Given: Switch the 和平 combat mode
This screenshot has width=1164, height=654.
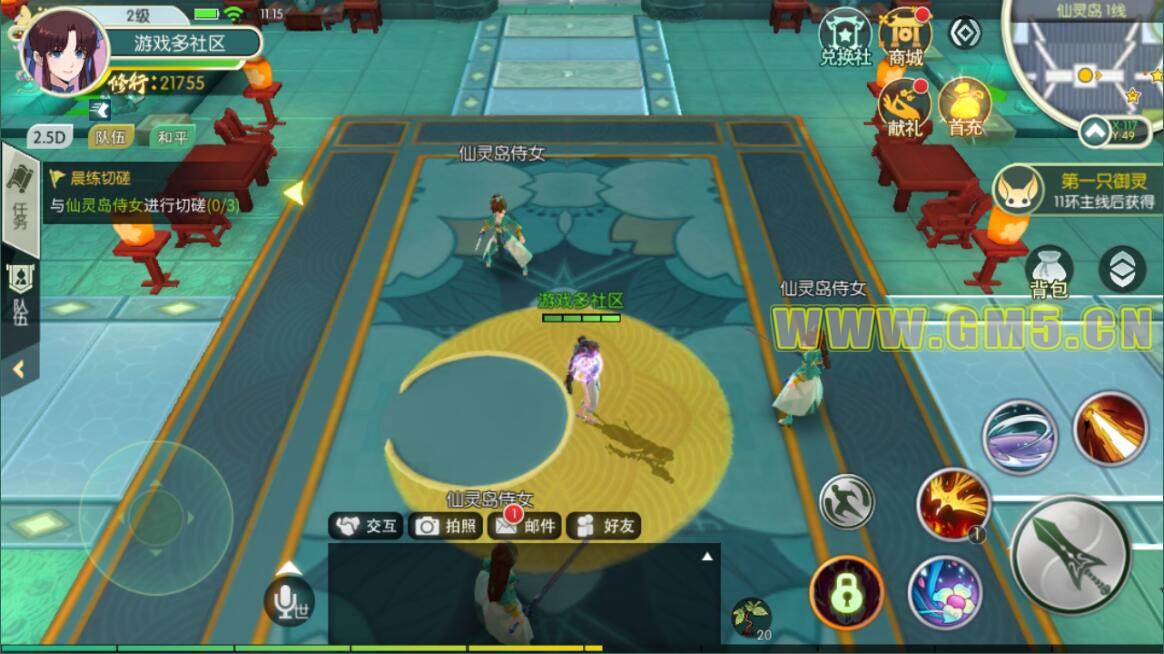Looking at the screenshot, I should (x=172, y=138).
